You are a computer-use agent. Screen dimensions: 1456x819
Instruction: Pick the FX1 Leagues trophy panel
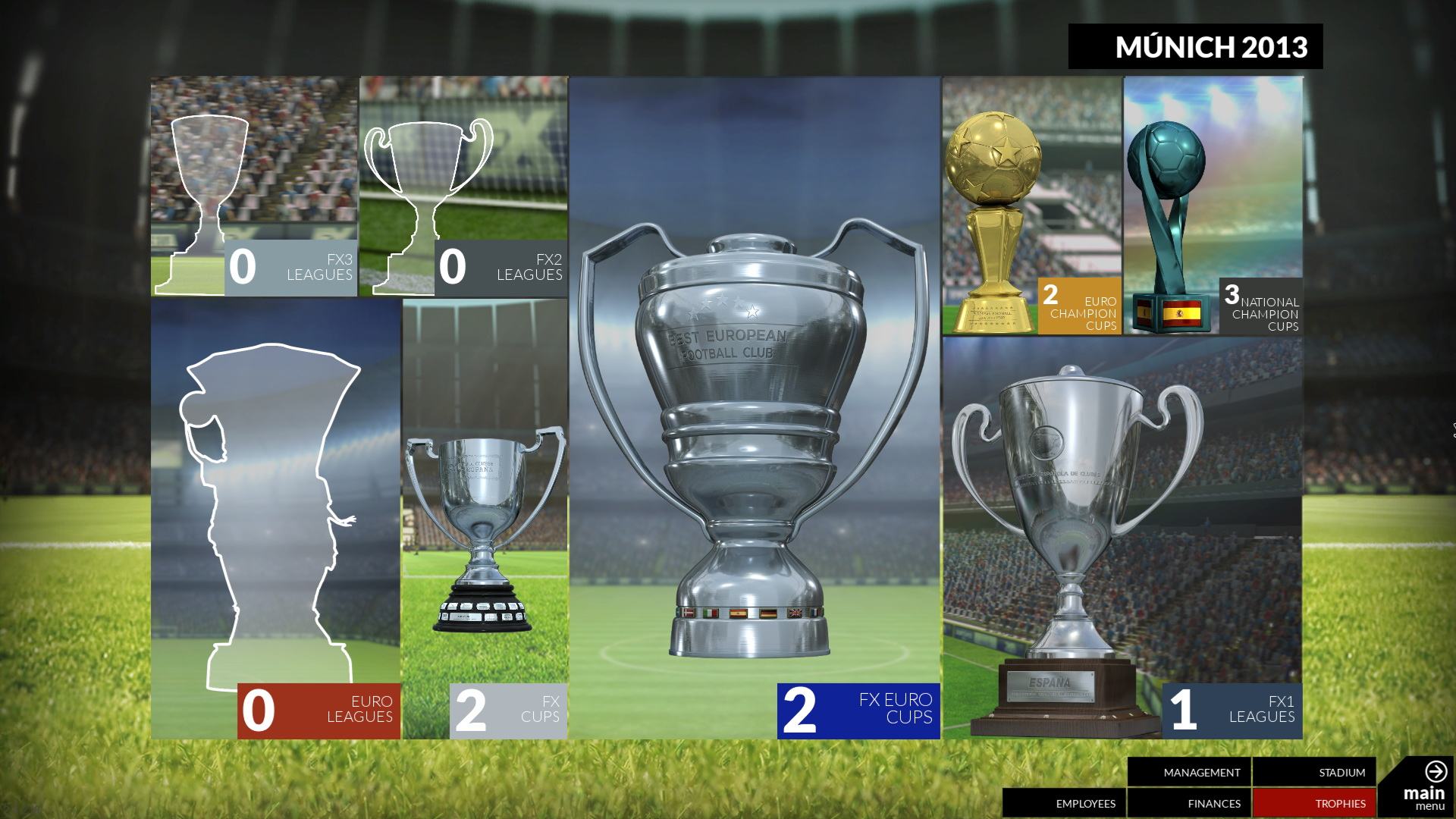tap(1122, 538)
